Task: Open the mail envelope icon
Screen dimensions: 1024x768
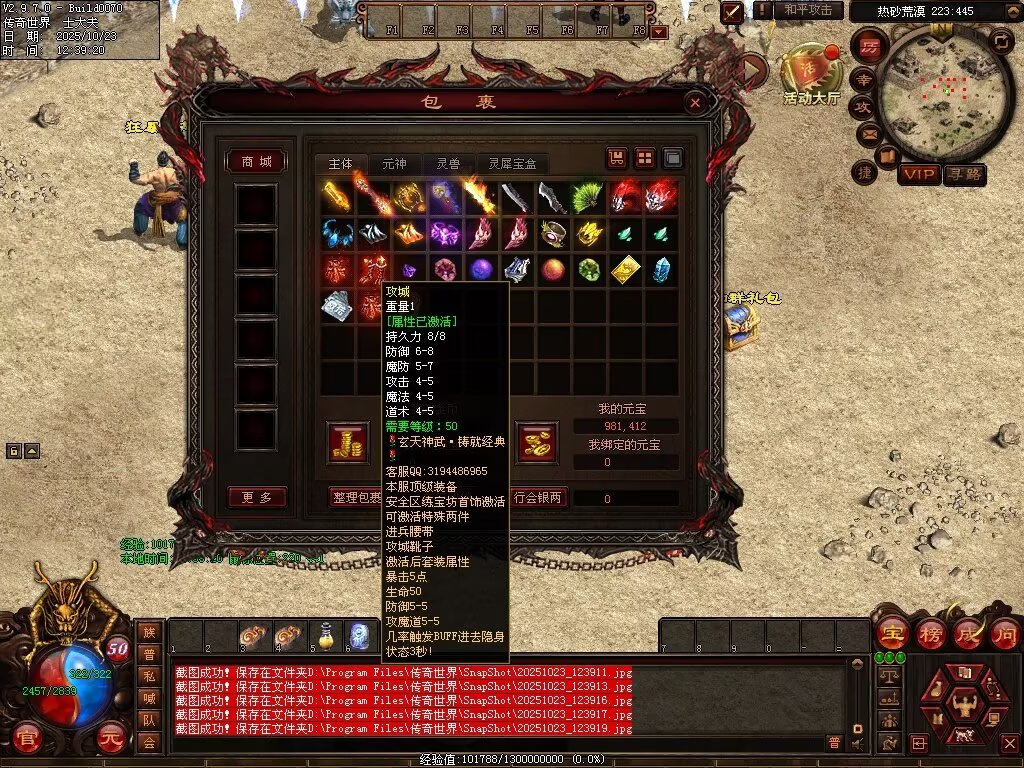Action: click(x=866, y=132)
